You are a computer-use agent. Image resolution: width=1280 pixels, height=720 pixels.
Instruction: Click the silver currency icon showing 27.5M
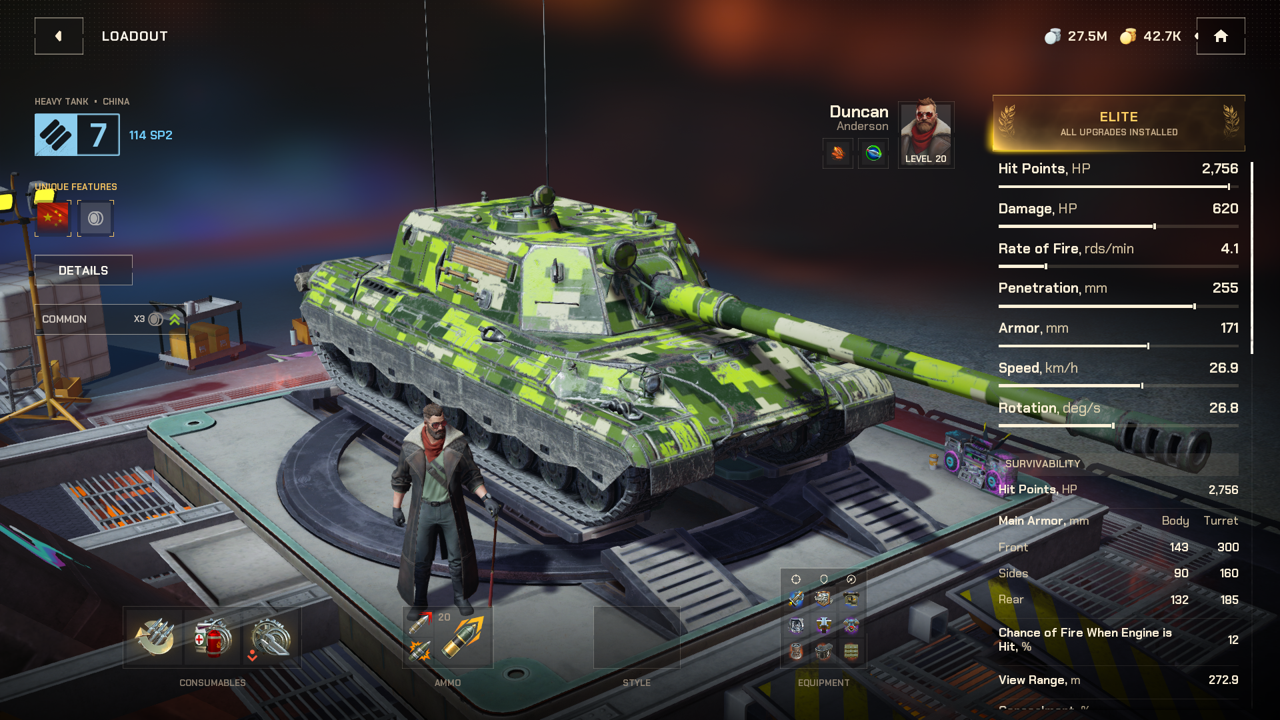point(1052,35)
